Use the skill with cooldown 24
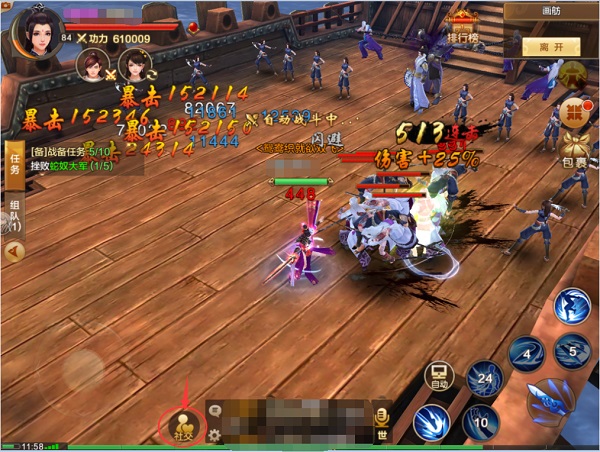The image size is (600, 452). coord(485,378)
